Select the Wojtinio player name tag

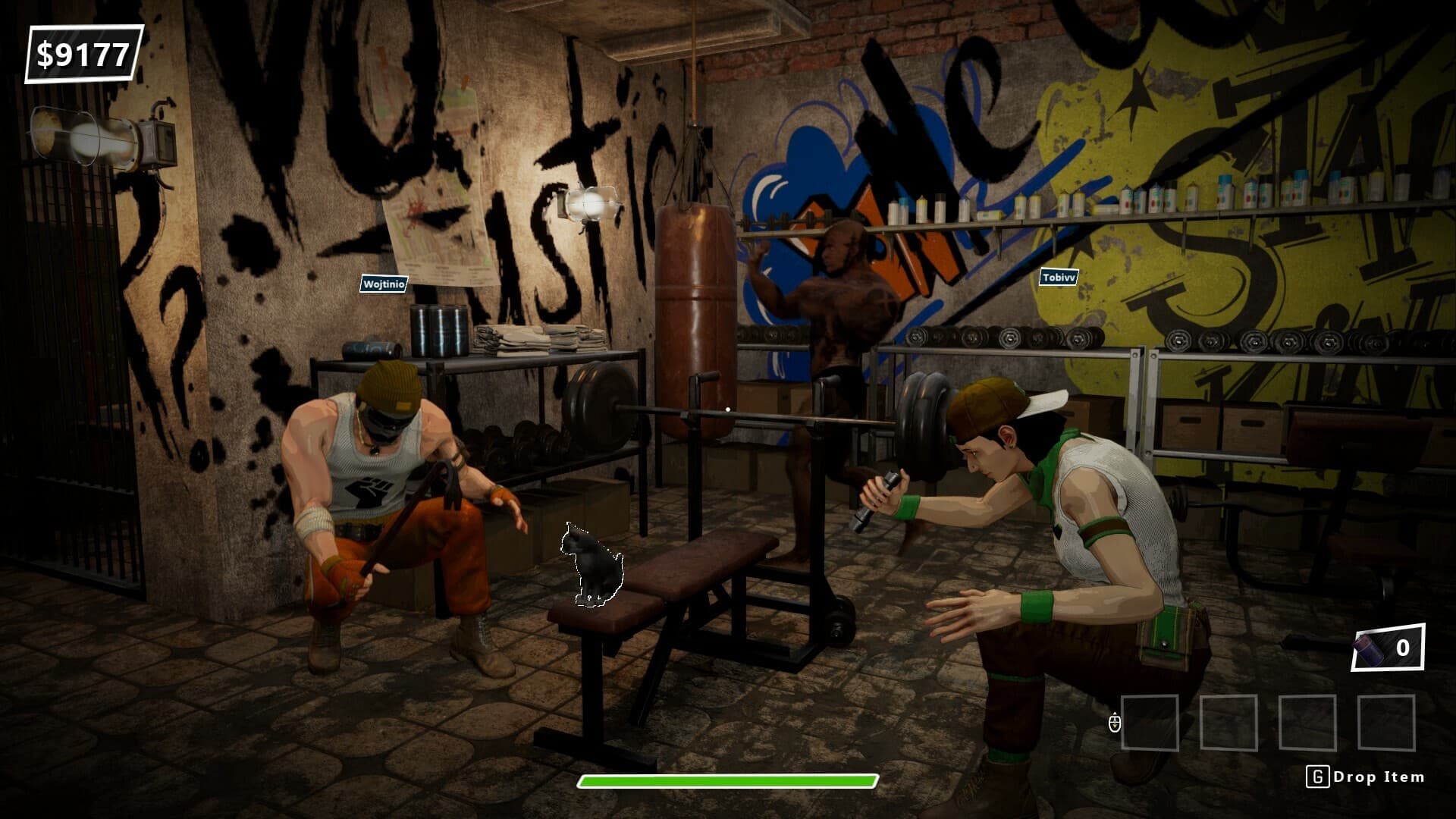click(384, 284)
